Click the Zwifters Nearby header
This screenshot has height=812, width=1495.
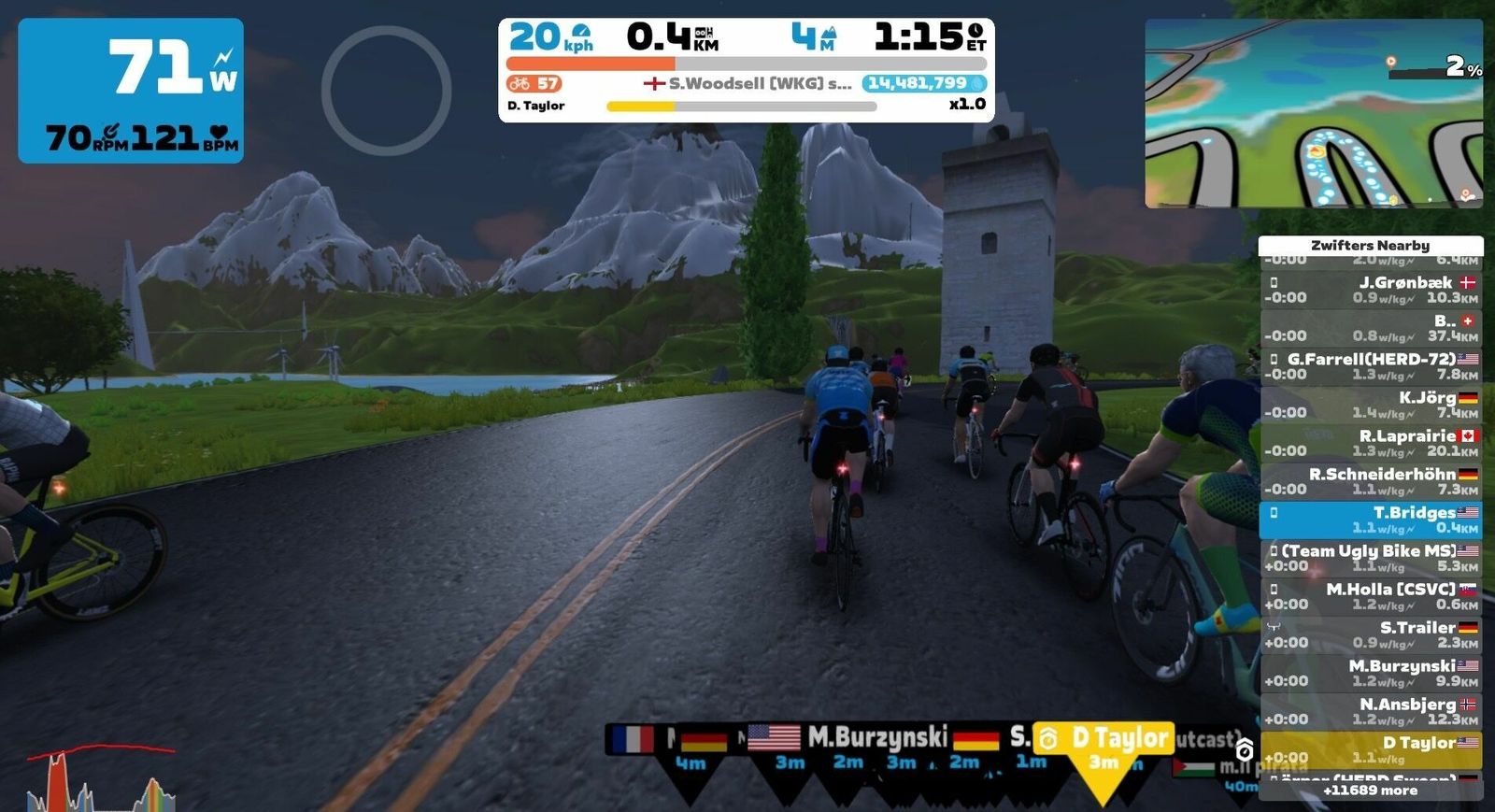point(1370,246)
